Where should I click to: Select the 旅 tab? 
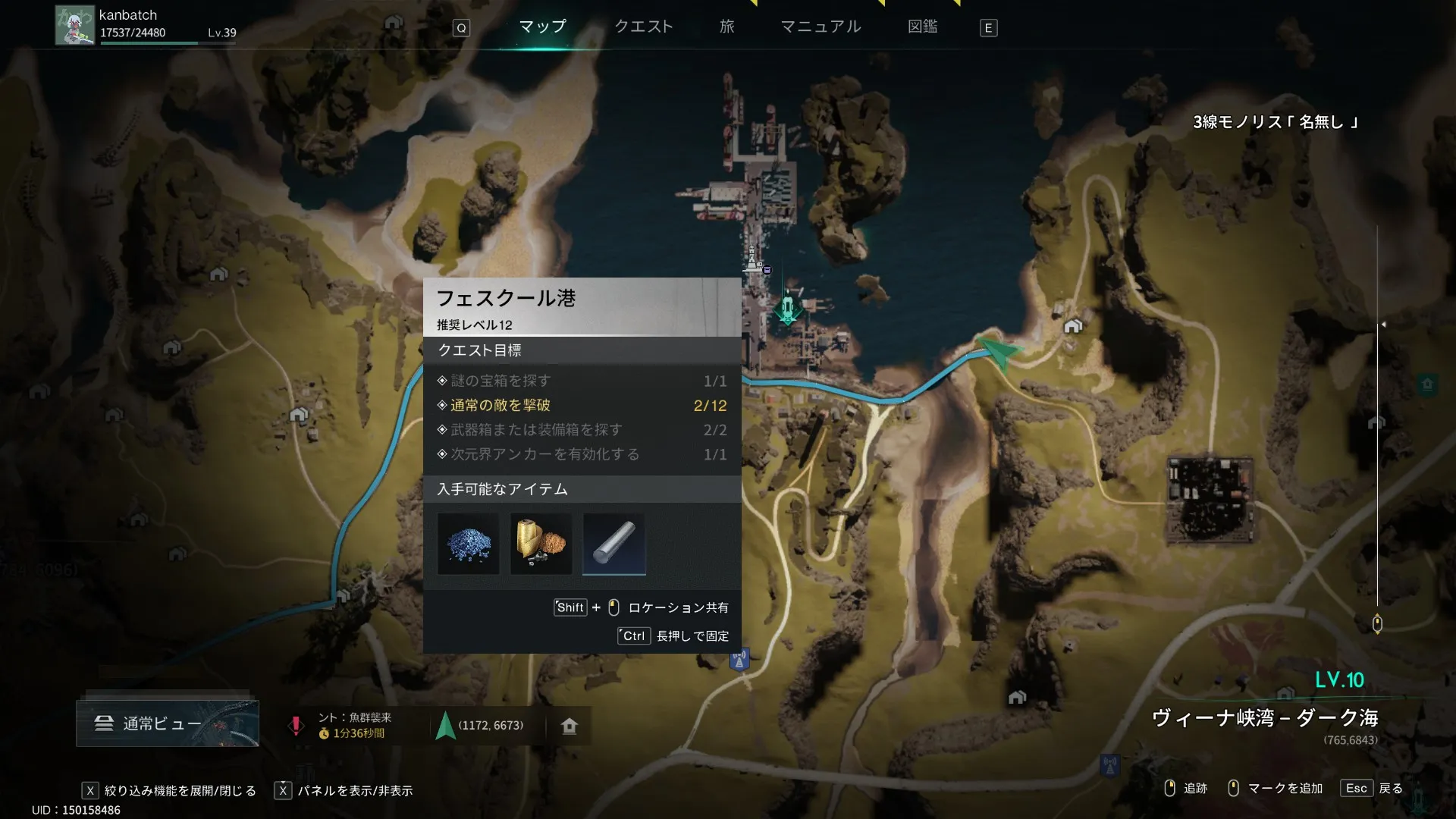pos(726,27)
